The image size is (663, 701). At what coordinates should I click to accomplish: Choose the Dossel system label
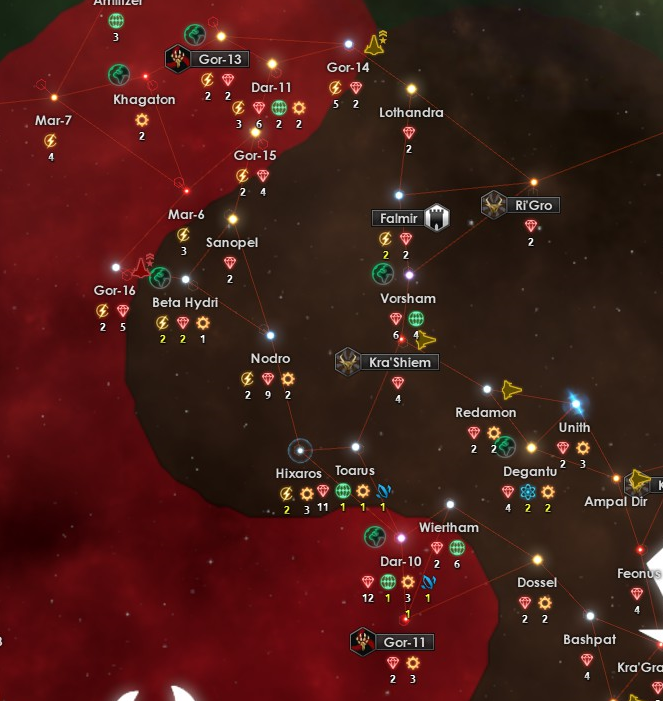click(x=537, y=583)
